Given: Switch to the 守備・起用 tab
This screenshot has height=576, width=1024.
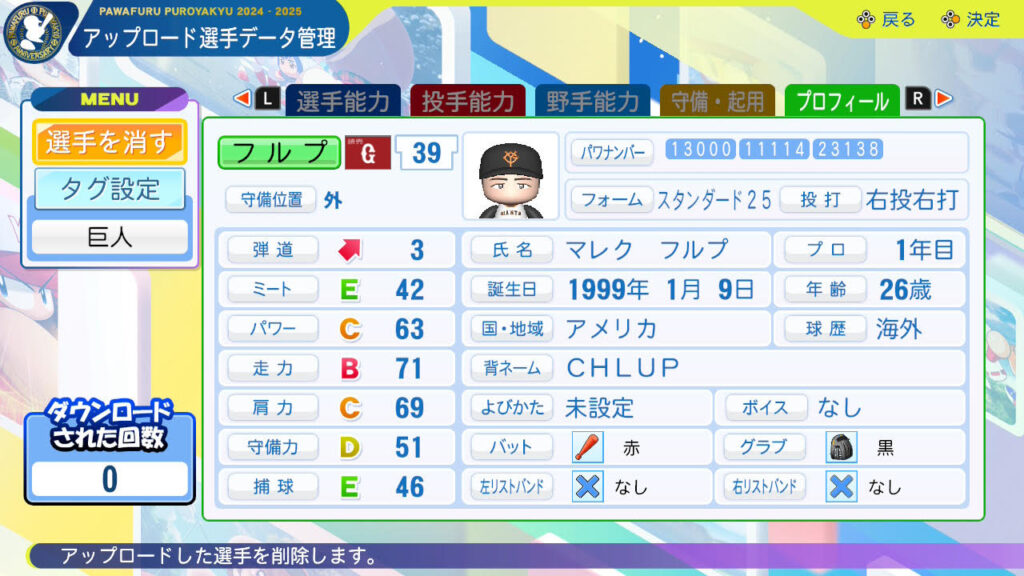Looking at the screenshot, I should click(x=717, y=100).
